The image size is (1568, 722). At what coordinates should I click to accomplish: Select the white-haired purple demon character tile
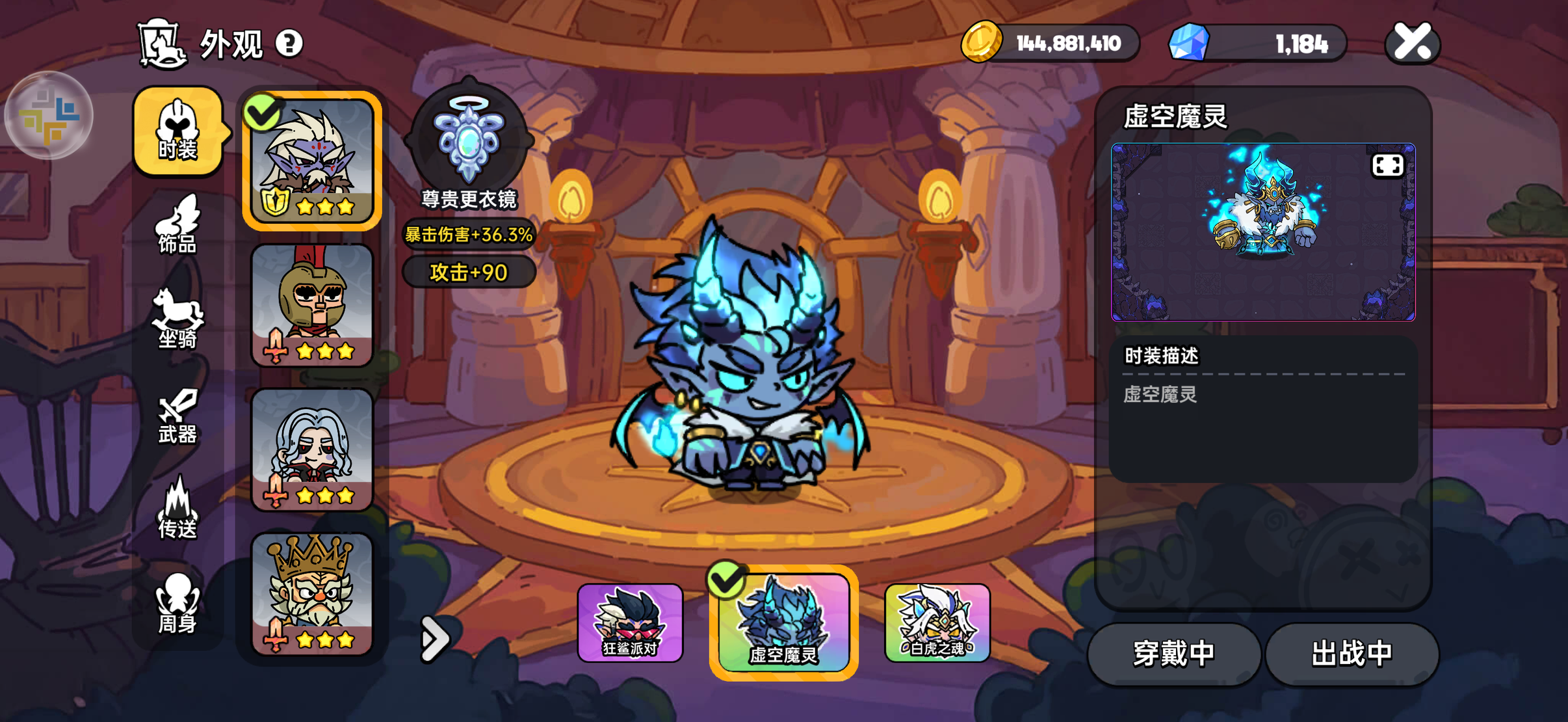[312, 161]
